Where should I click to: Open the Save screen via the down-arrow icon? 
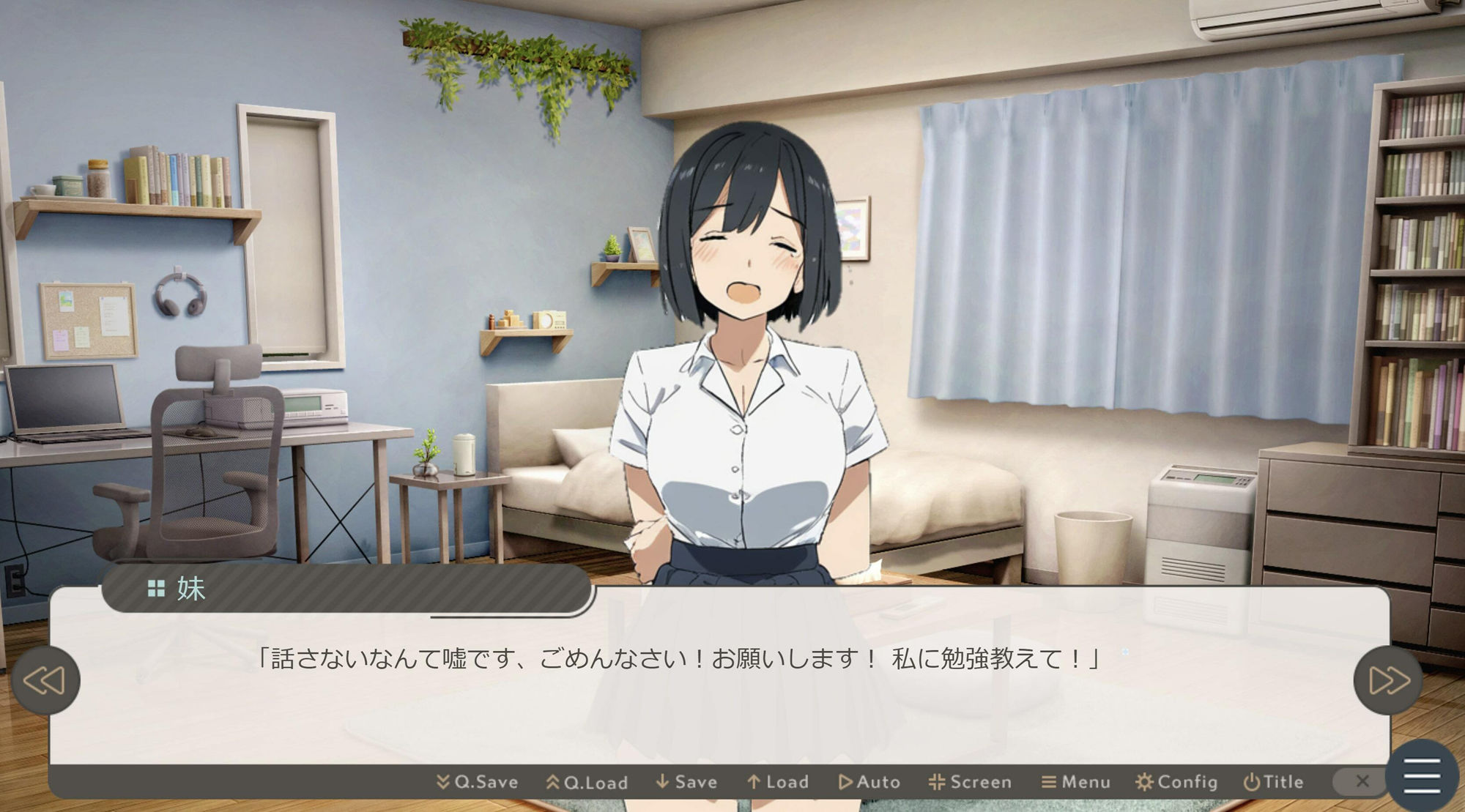click(661, 781)
